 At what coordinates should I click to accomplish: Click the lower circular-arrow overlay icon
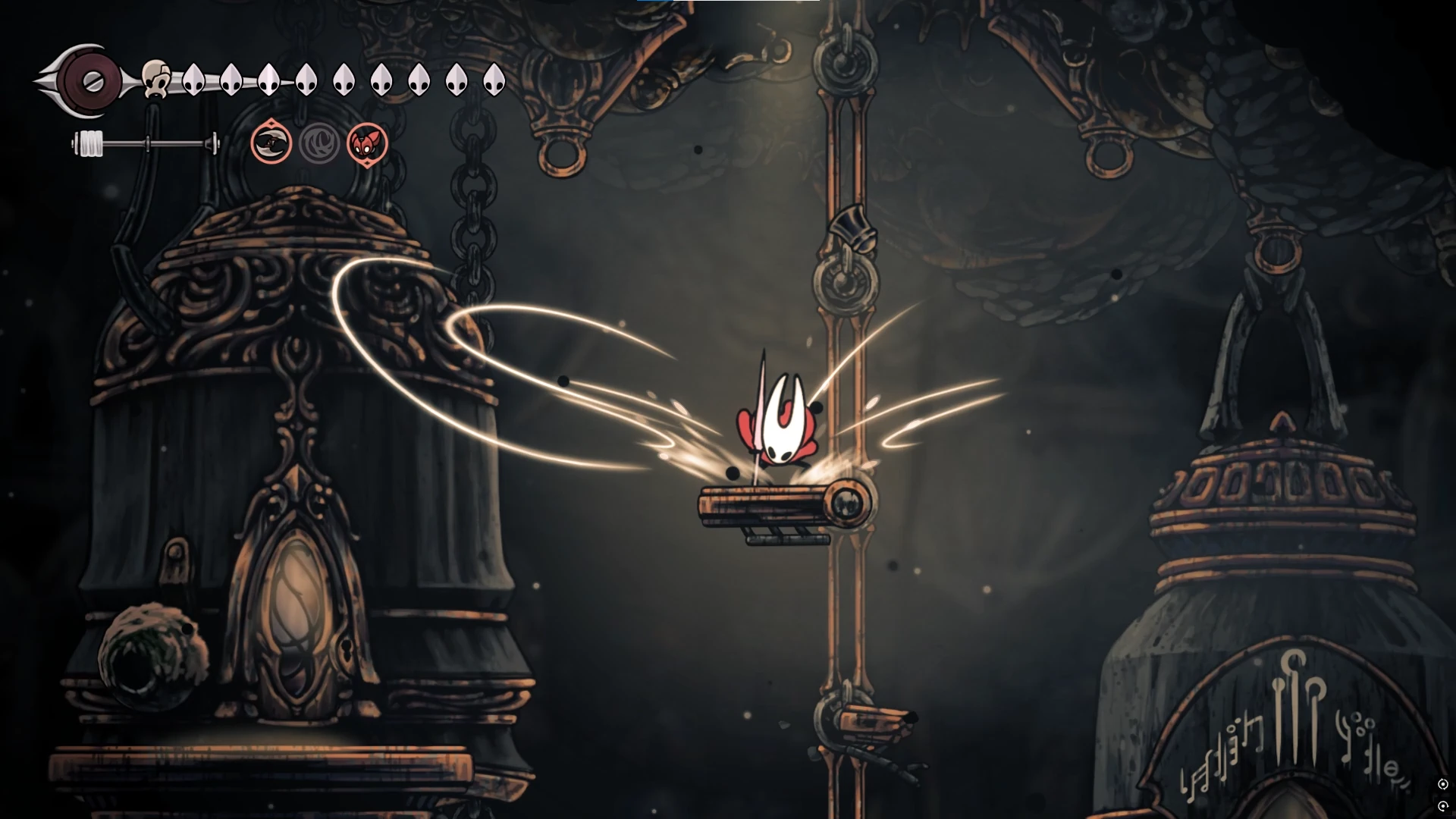tap(1442, 805)
